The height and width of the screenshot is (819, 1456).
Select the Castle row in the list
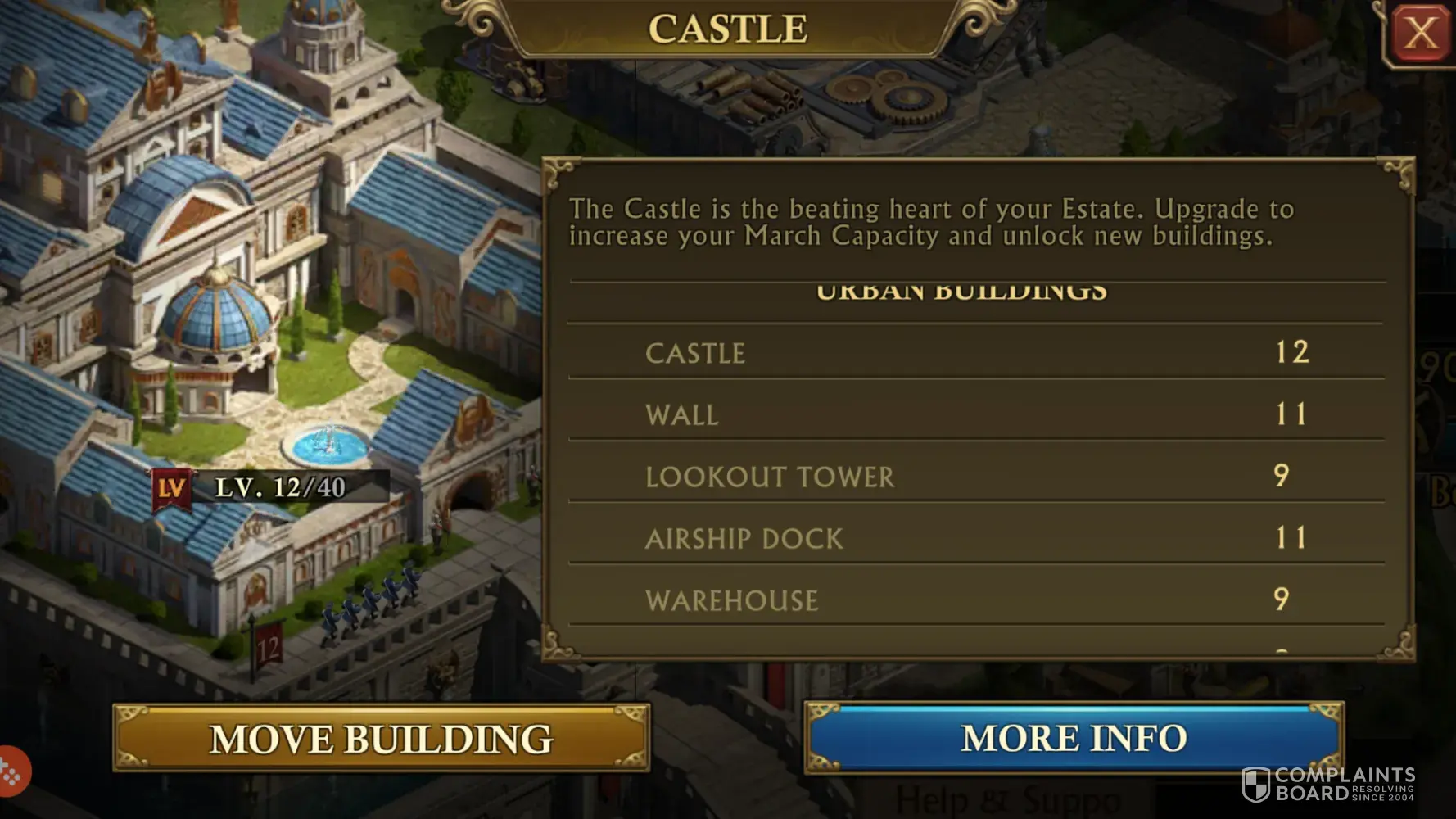pyautogui.click(x=976, y=352)
